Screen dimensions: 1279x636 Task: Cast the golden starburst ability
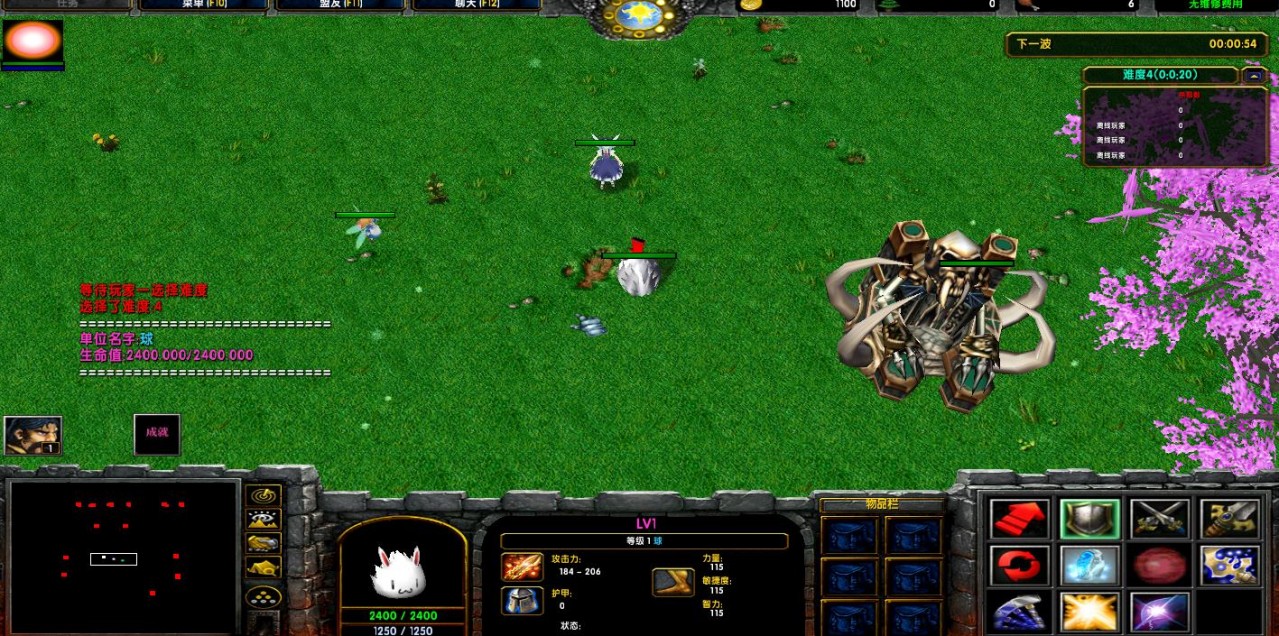coord(1089,611)
